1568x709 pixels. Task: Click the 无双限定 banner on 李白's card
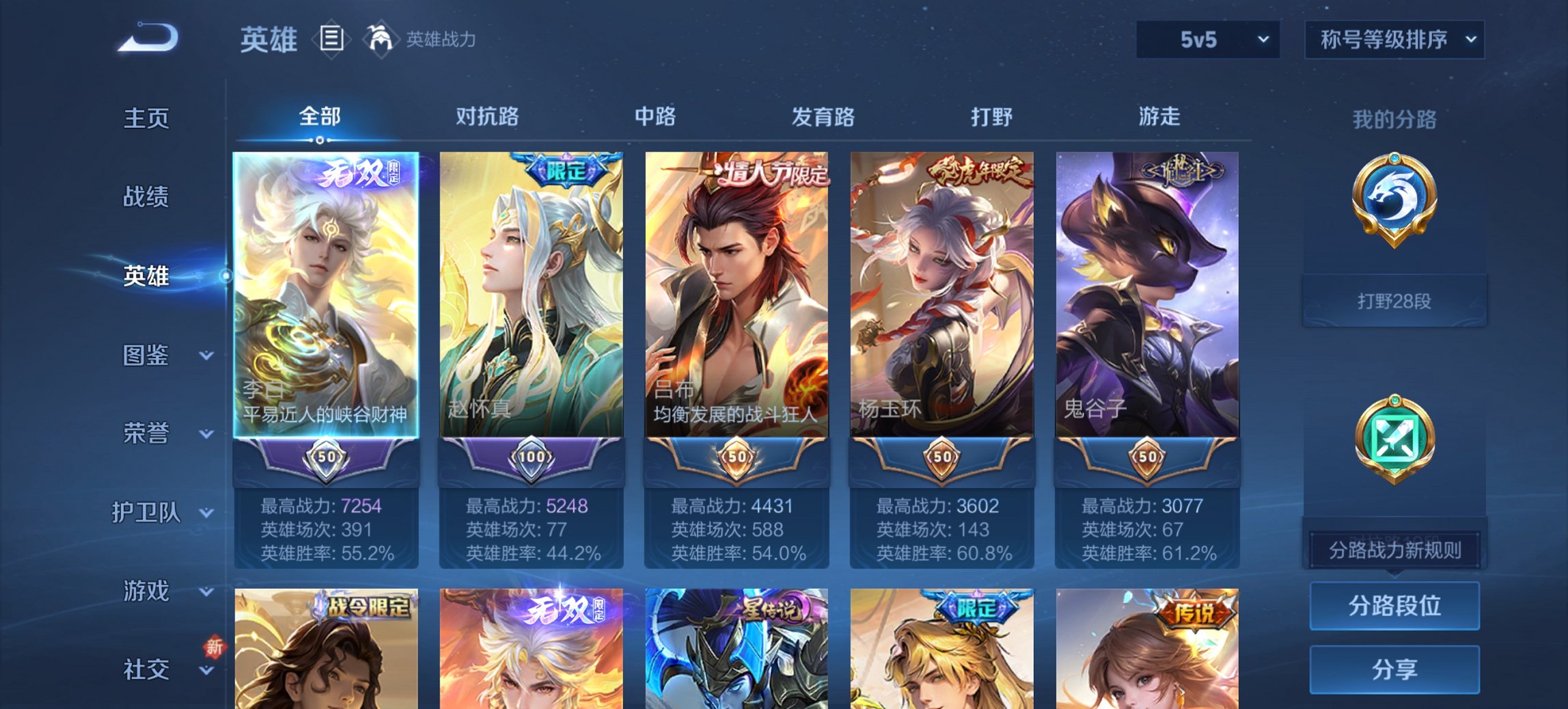pyautogui.click(x=357, y=176)
